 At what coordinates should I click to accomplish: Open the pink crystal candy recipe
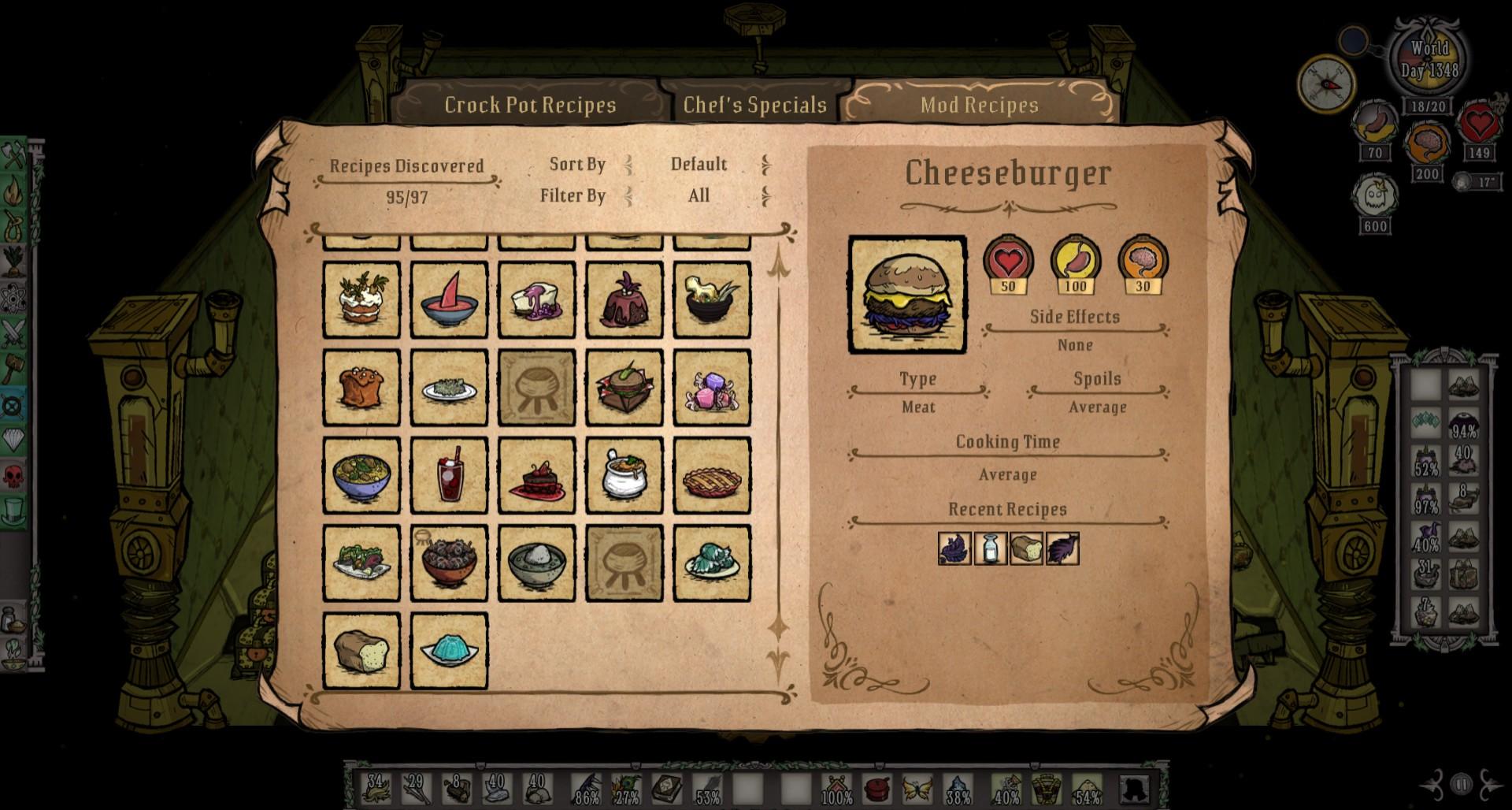(x=712, y=388)
